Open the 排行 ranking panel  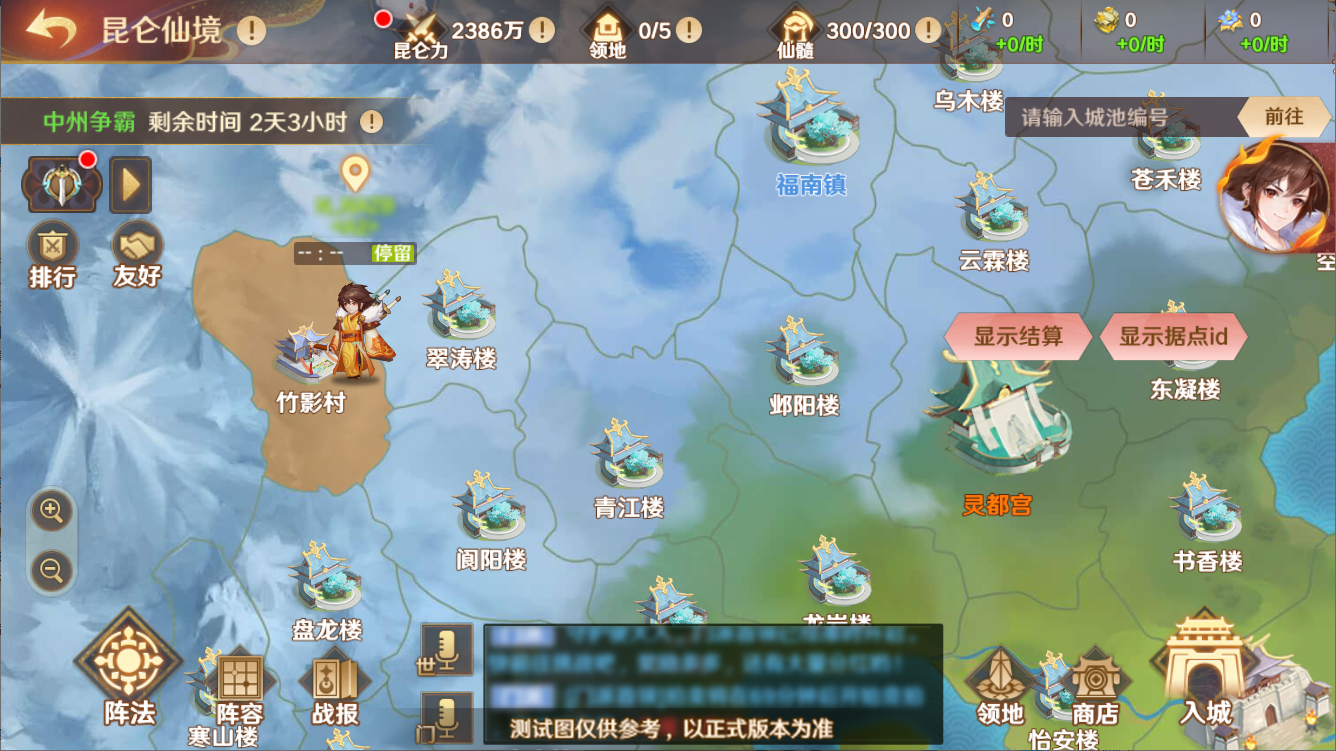click(x=52, y=254)
